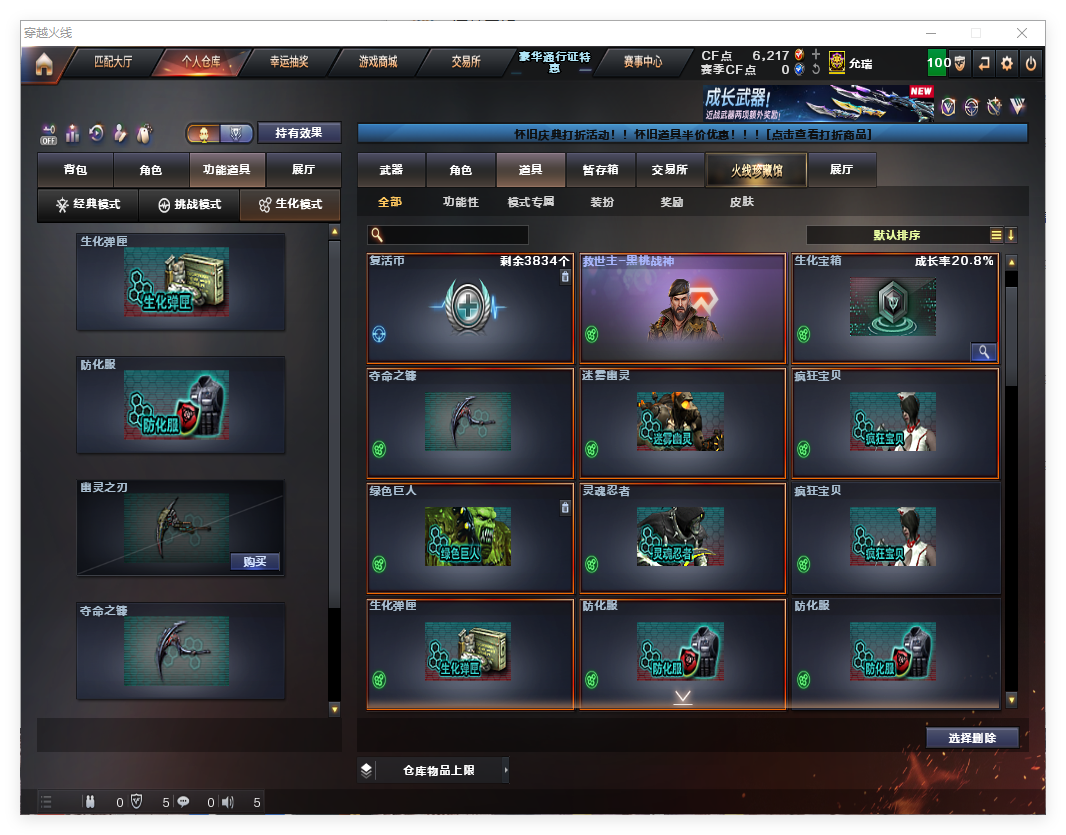Open the 默认排序 sort dropdown
Viewport: 1066px width, 835px height.
pyautogui.click(x=896, y=235)
